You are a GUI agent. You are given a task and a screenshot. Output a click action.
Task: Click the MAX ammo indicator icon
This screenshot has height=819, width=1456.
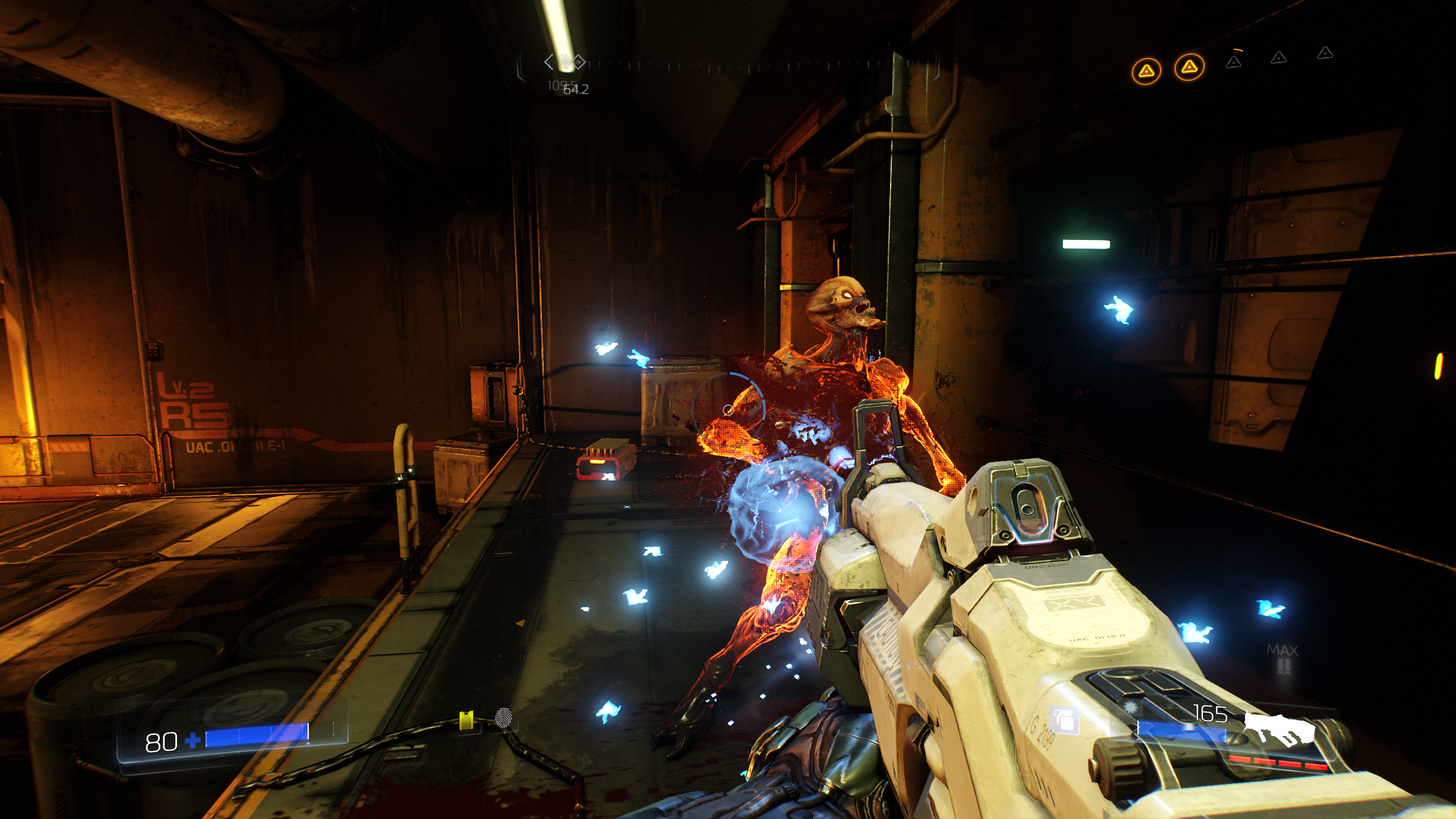(x=1283, y=658)
